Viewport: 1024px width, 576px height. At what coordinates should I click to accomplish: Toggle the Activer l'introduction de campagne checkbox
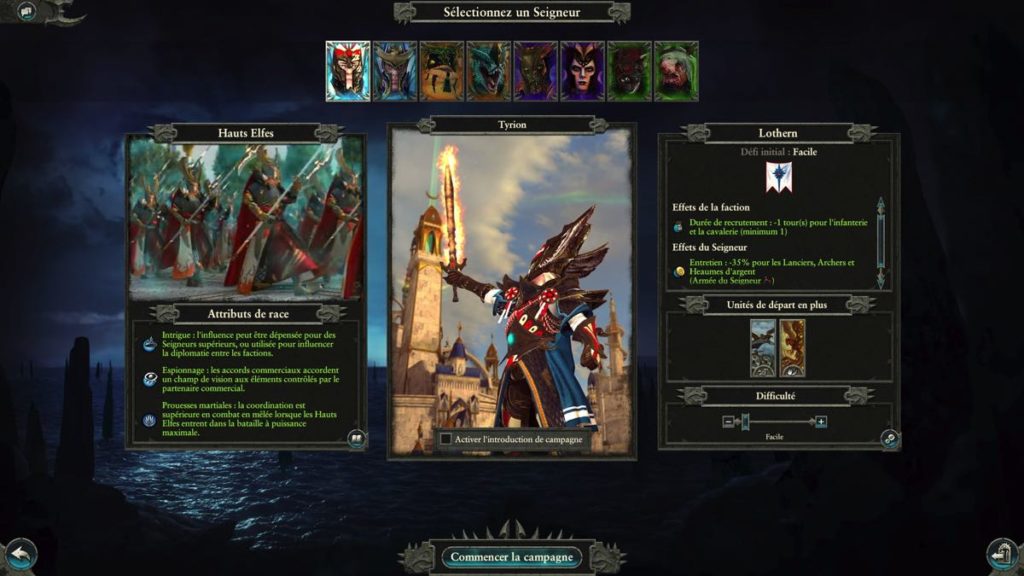coord(446,438)
